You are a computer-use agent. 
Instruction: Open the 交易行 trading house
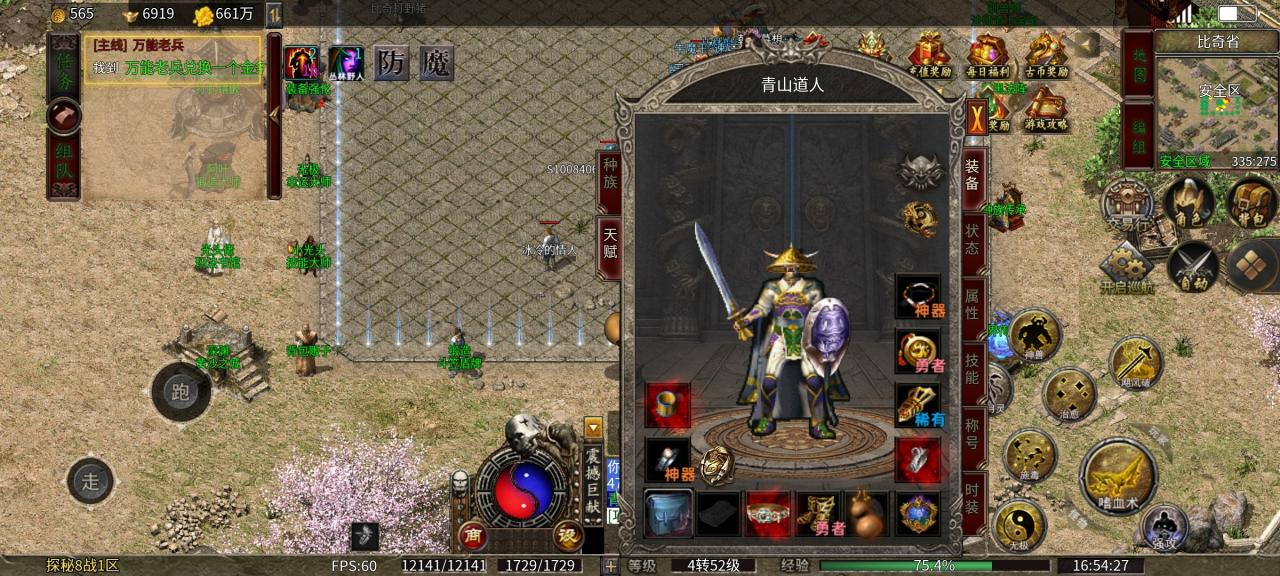coord(1127,205)
